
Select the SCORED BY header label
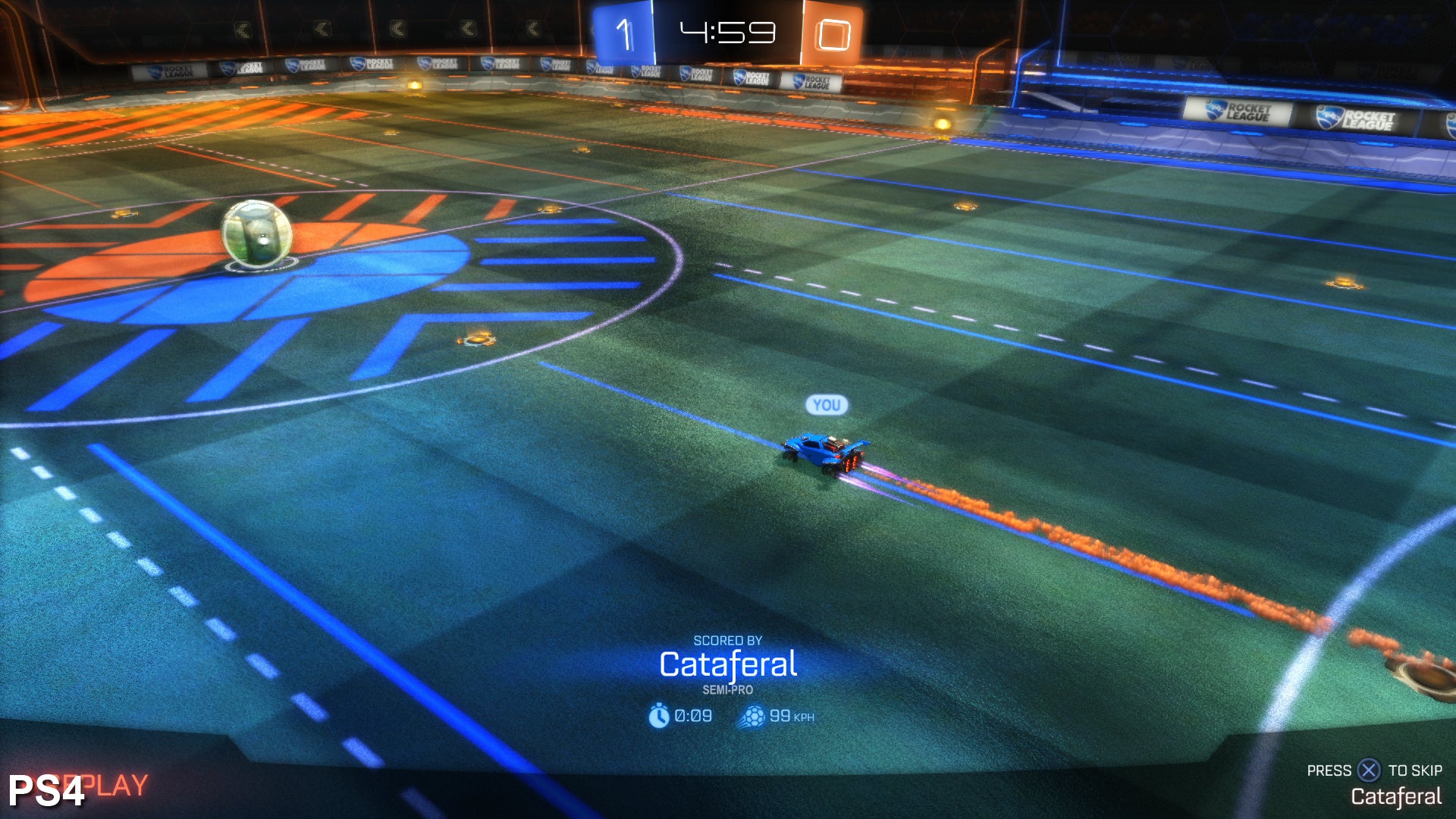pos(730,639)
